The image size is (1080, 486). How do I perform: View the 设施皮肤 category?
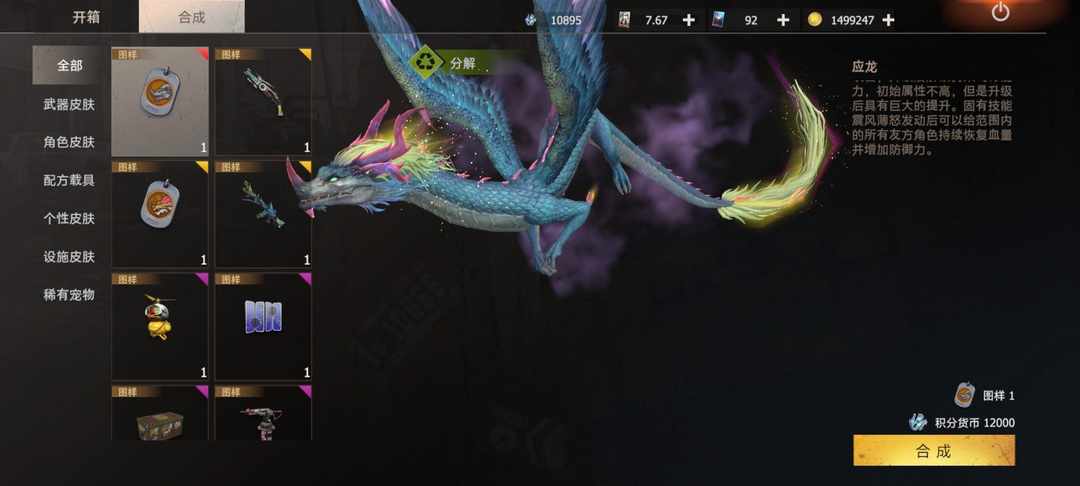coord(70,256)
